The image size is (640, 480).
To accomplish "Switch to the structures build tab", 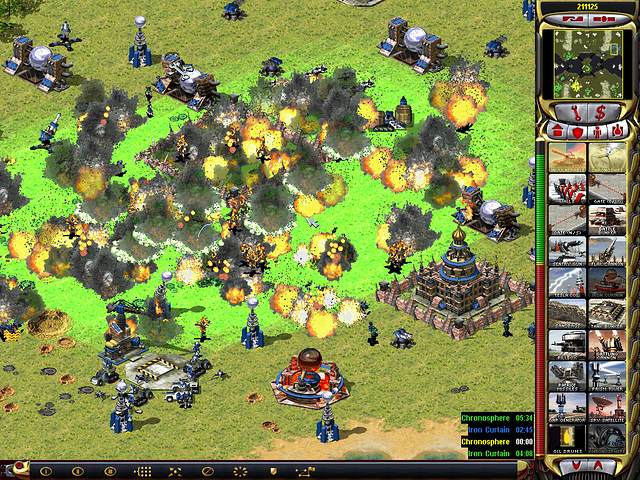I will pos(557,131).
